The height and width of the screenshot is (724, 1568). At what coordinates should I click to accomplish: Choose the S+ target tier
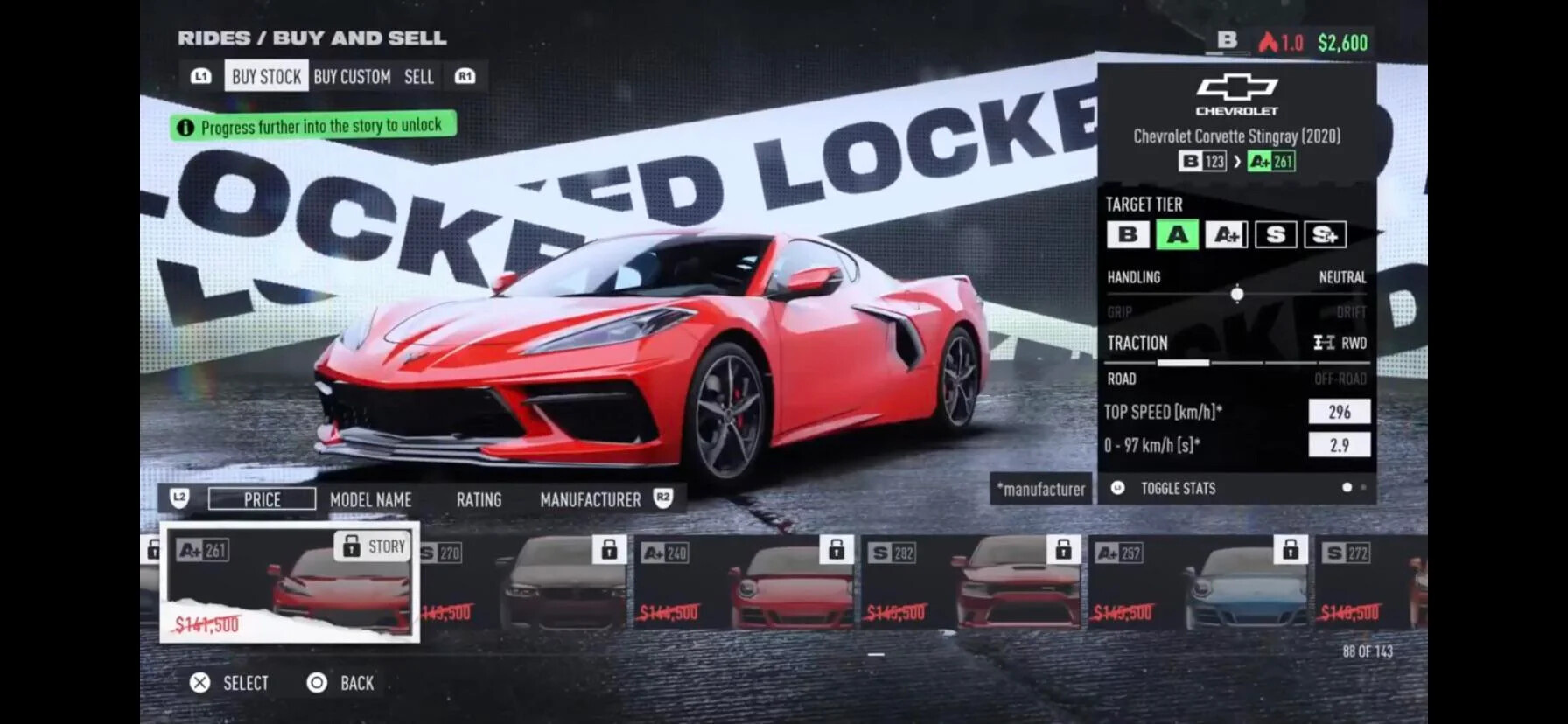[1325, 234]
